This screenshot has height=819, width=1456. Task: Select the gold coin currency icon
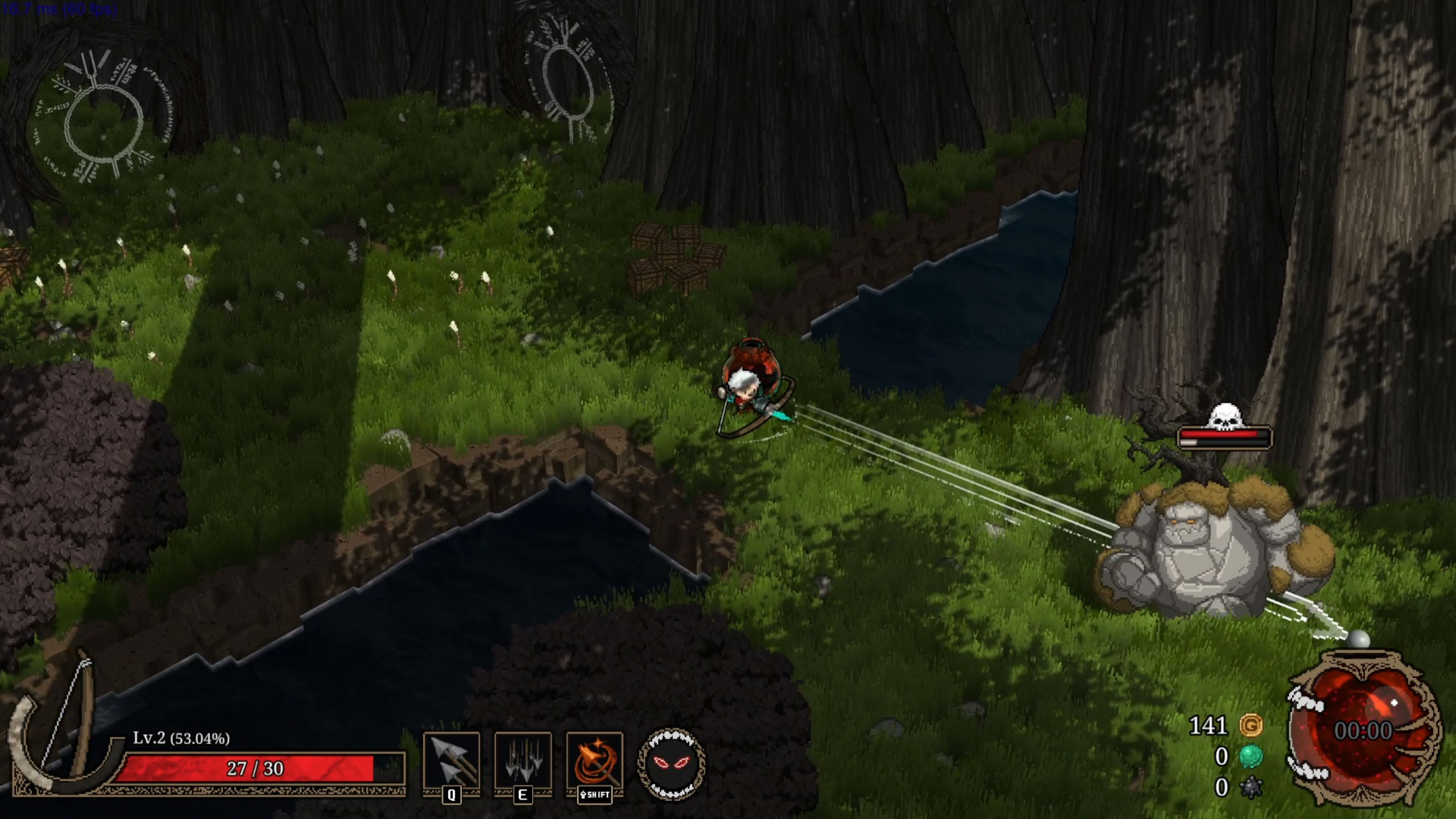pos(1251,726)
